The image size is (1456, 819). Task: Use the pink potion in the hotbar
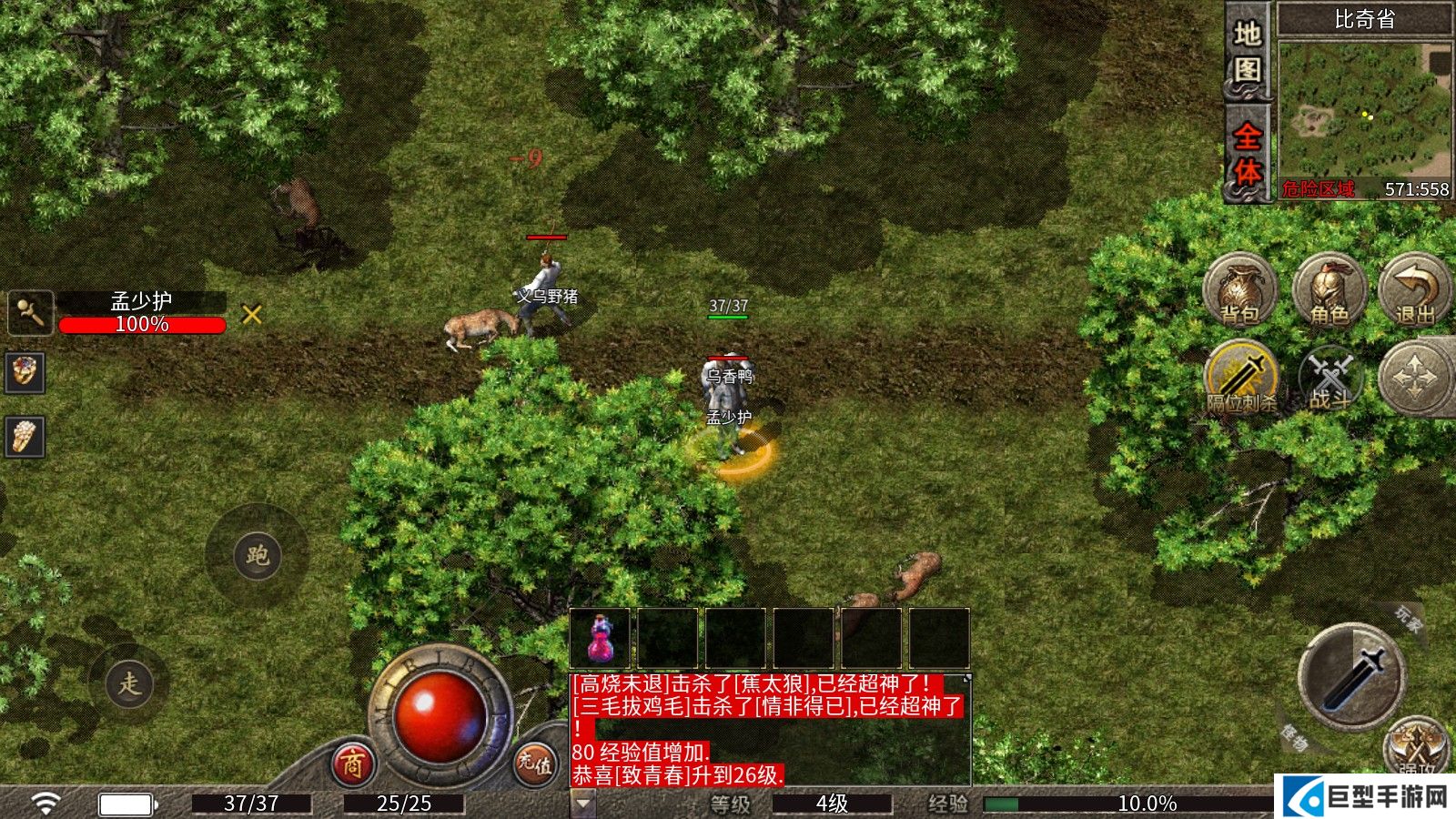(x=600, y=639)
